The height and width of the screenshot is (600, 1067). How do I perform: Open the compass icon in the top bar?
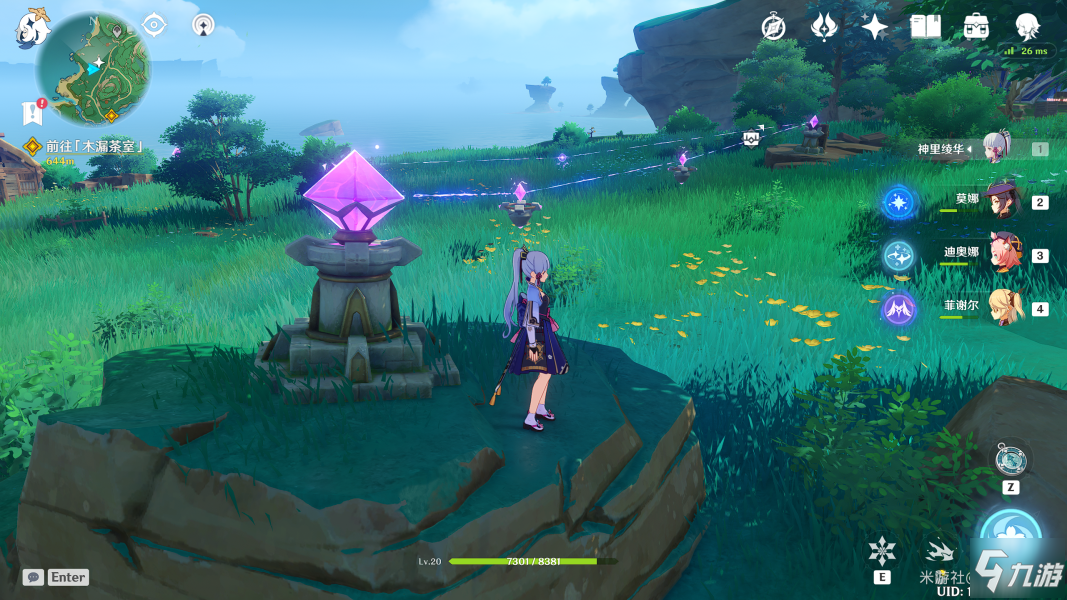(x=773, y=27)
